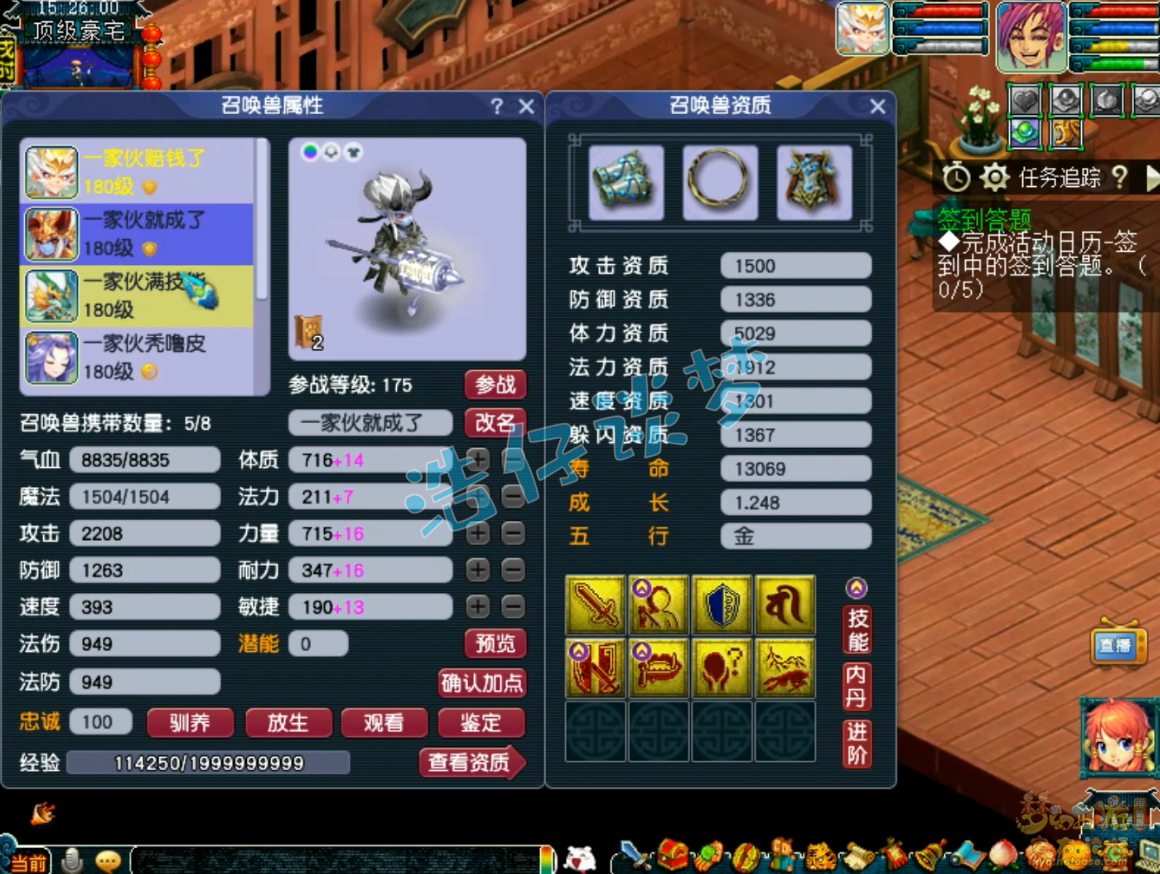Click the 参战 button
The height and width of the screenshot is (874, 1160).
pyautogui.click(x=495, y=385)
